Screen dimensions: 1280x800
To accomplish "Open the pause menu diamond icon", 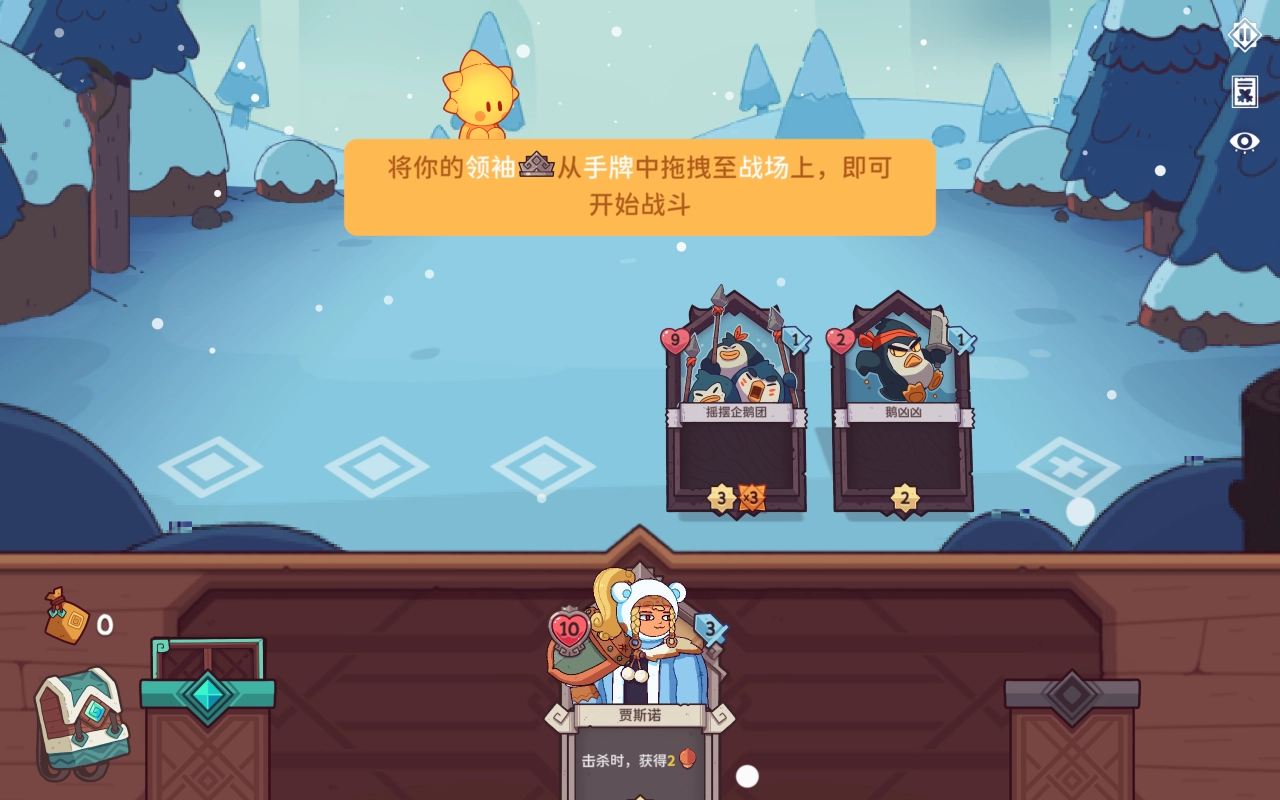I will [1243, 37].
